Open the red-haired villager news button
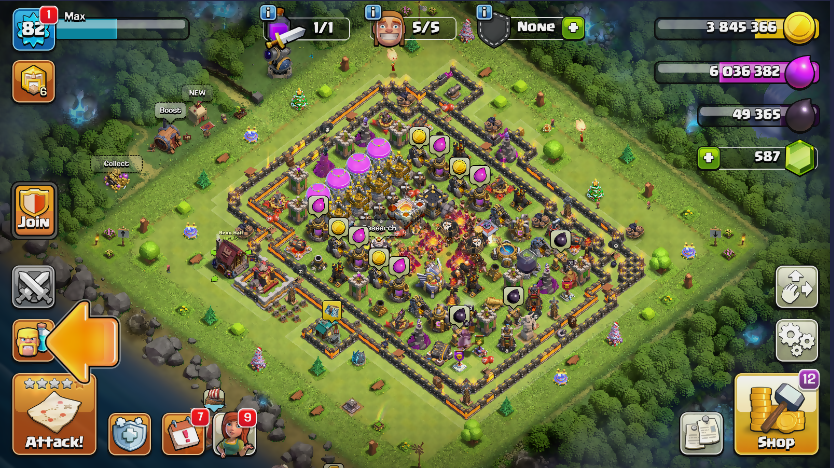 (x=233, y=434)
